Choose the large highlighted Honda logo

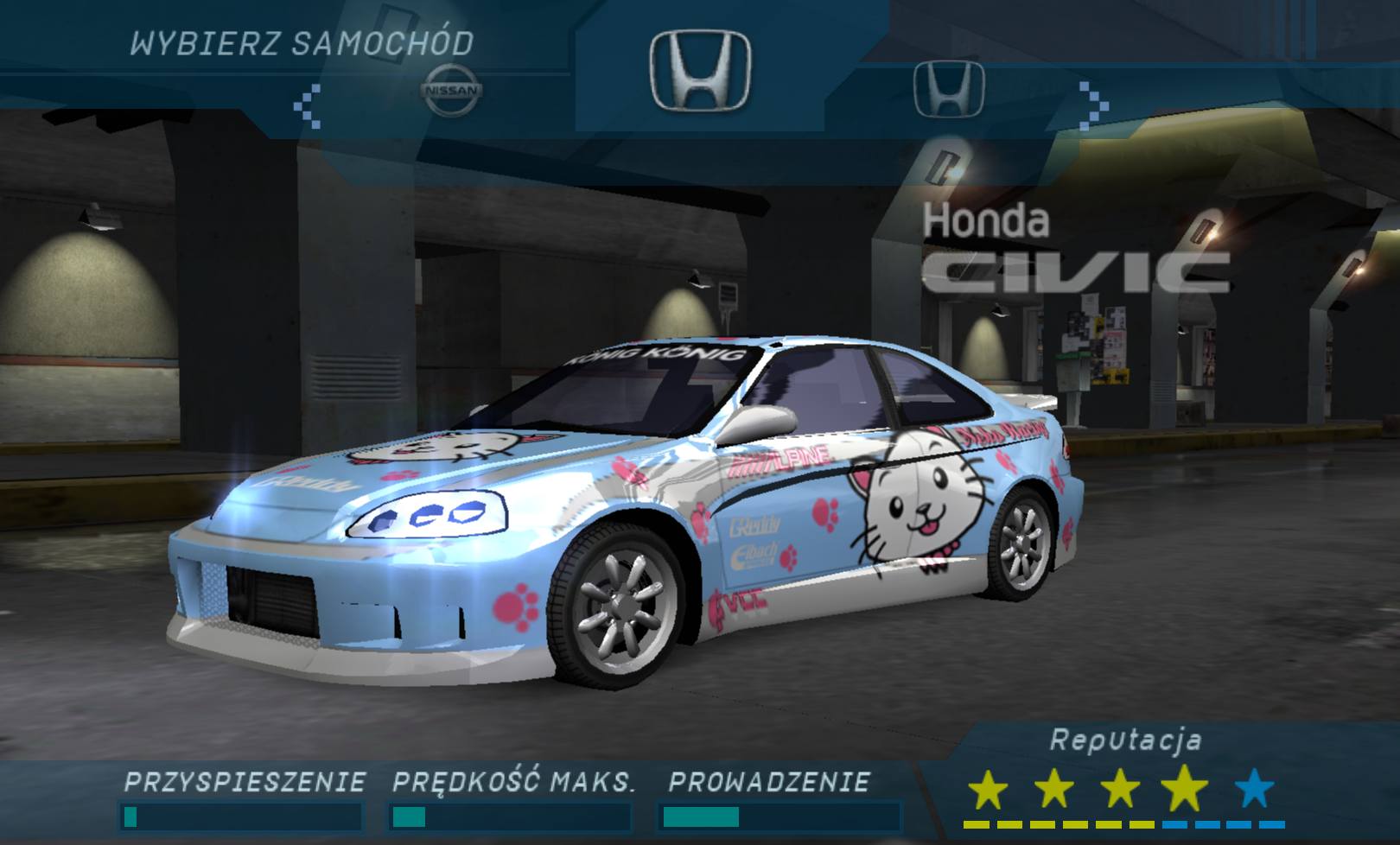[x=700, y=71]
